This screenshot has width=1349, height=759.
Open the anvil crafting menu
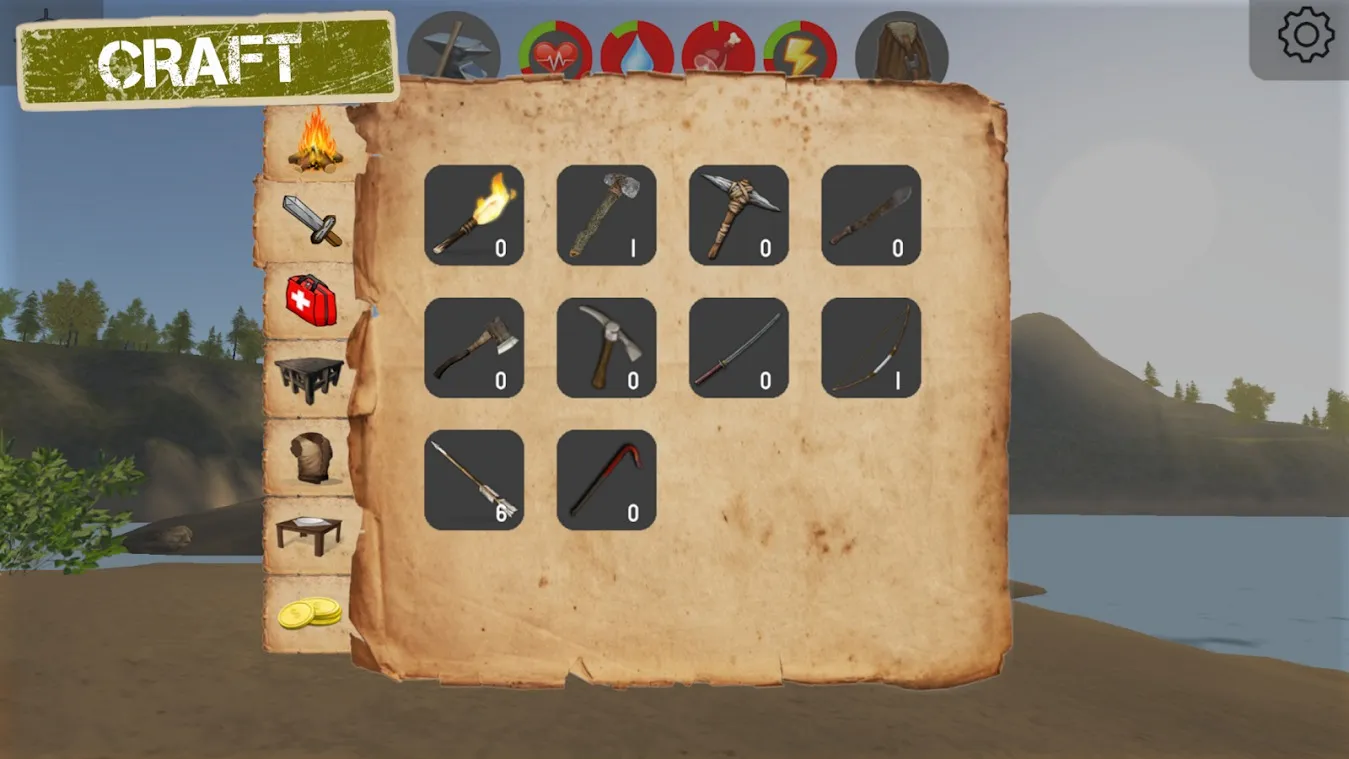[455, 45]
